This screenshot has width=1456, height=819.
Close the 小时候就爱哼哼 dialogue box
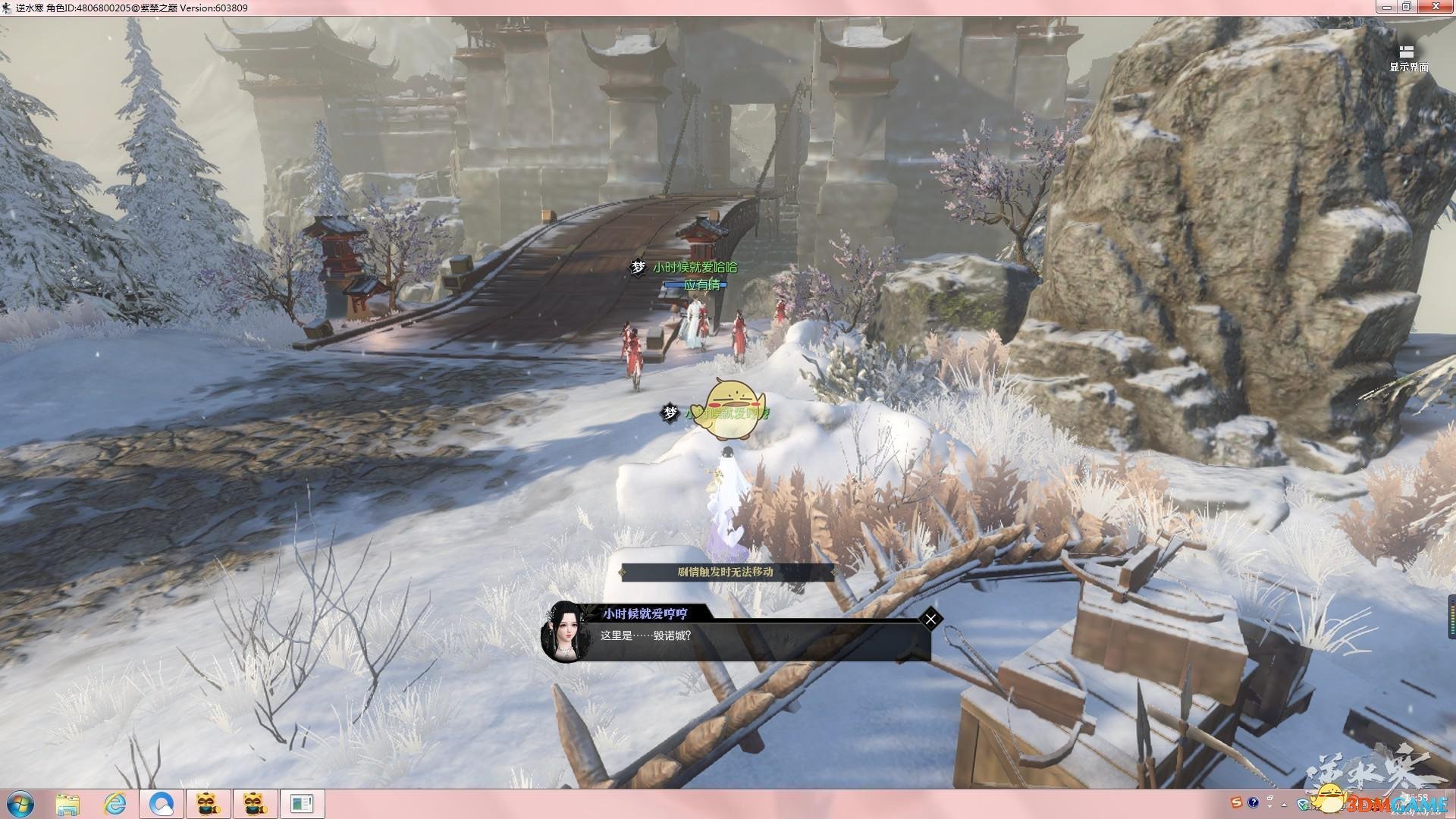click(x=930, y=620)
